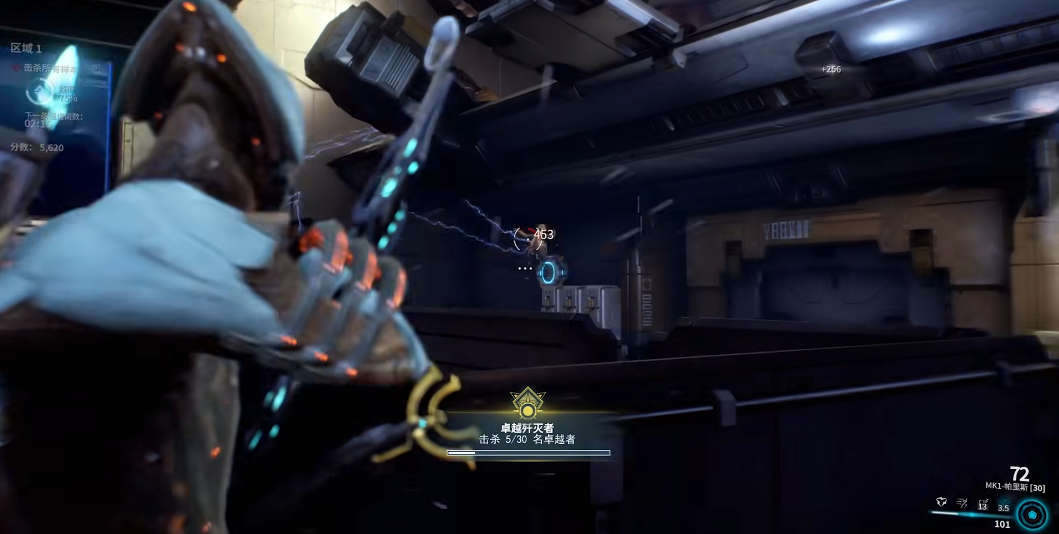Open the 卓越歼灭者 challenge notification
Image resolution: width=1059 pixels, height=534 pixels.
coord(527,433)
